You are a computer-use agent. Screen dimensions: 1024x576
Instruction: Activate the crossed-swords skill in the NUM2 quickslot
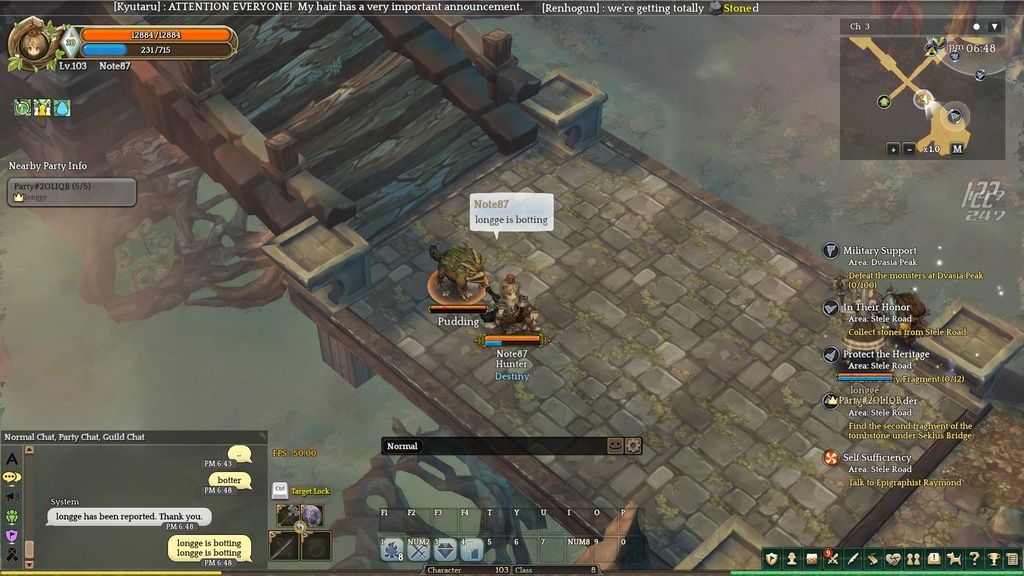(x=419, y=549)
